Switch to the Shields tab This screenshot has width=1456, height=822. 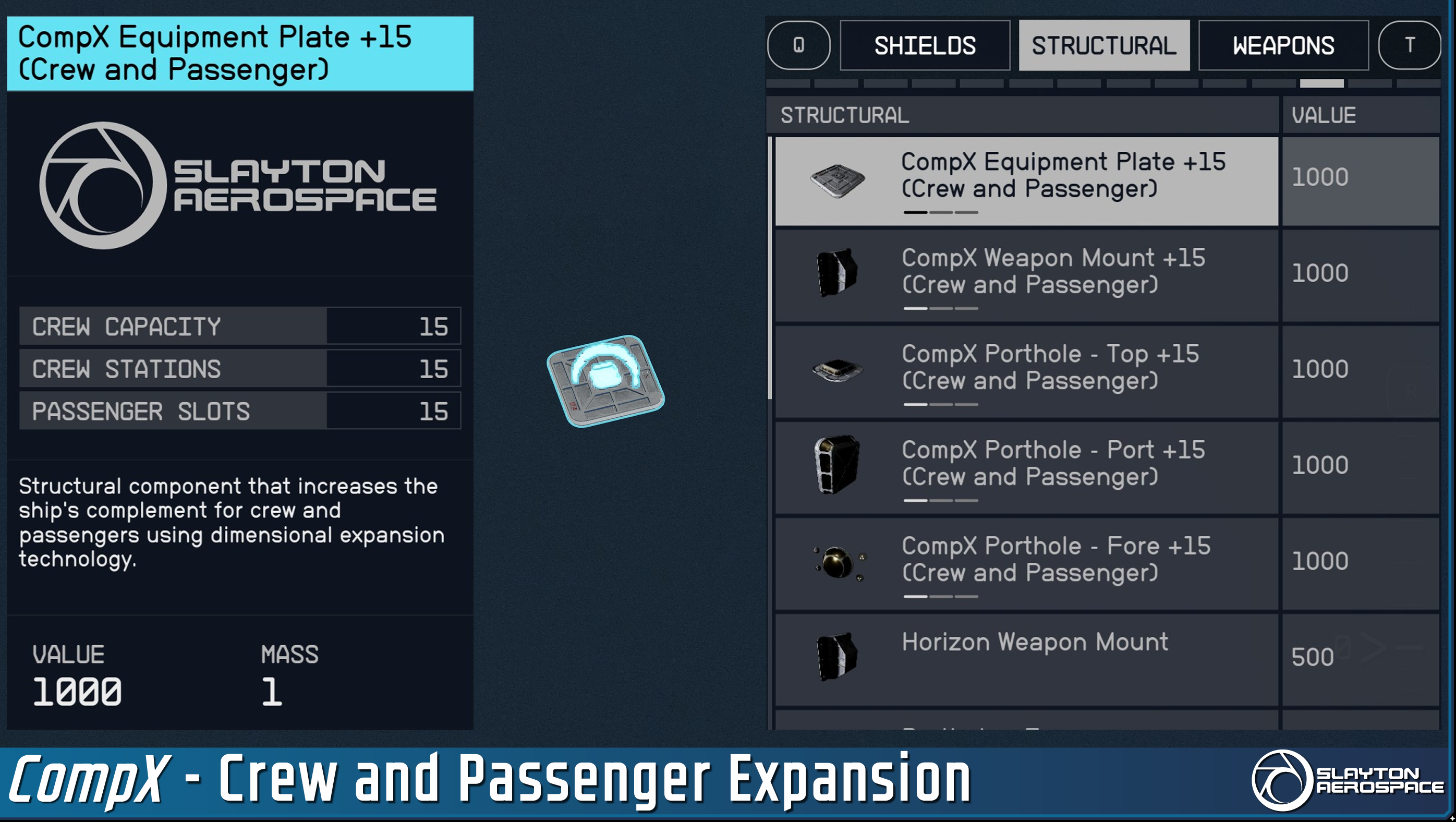[925, 46]
